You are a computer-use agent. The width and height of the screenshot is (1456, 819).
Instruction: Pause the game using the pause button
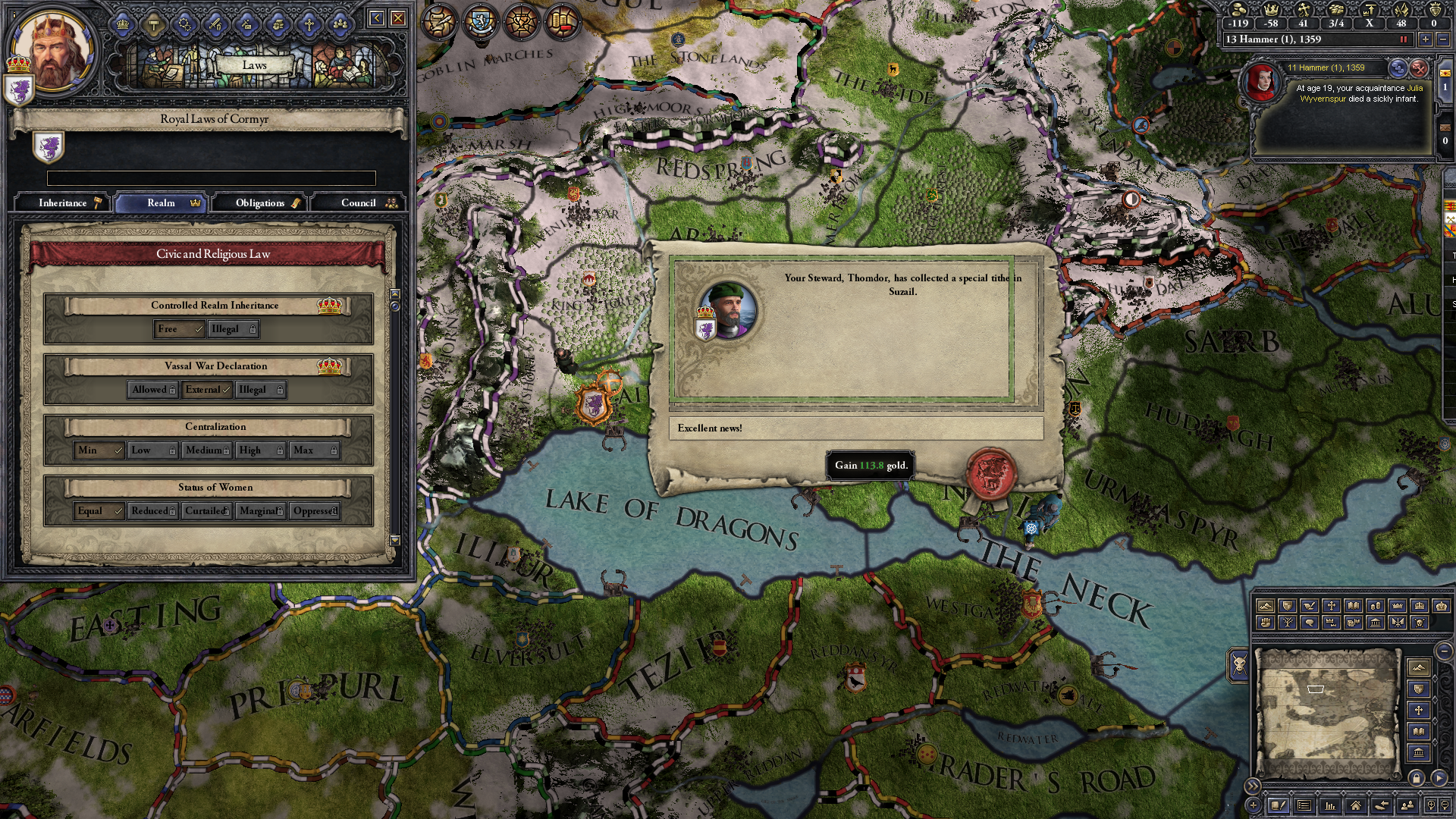tap(1403, 39)
